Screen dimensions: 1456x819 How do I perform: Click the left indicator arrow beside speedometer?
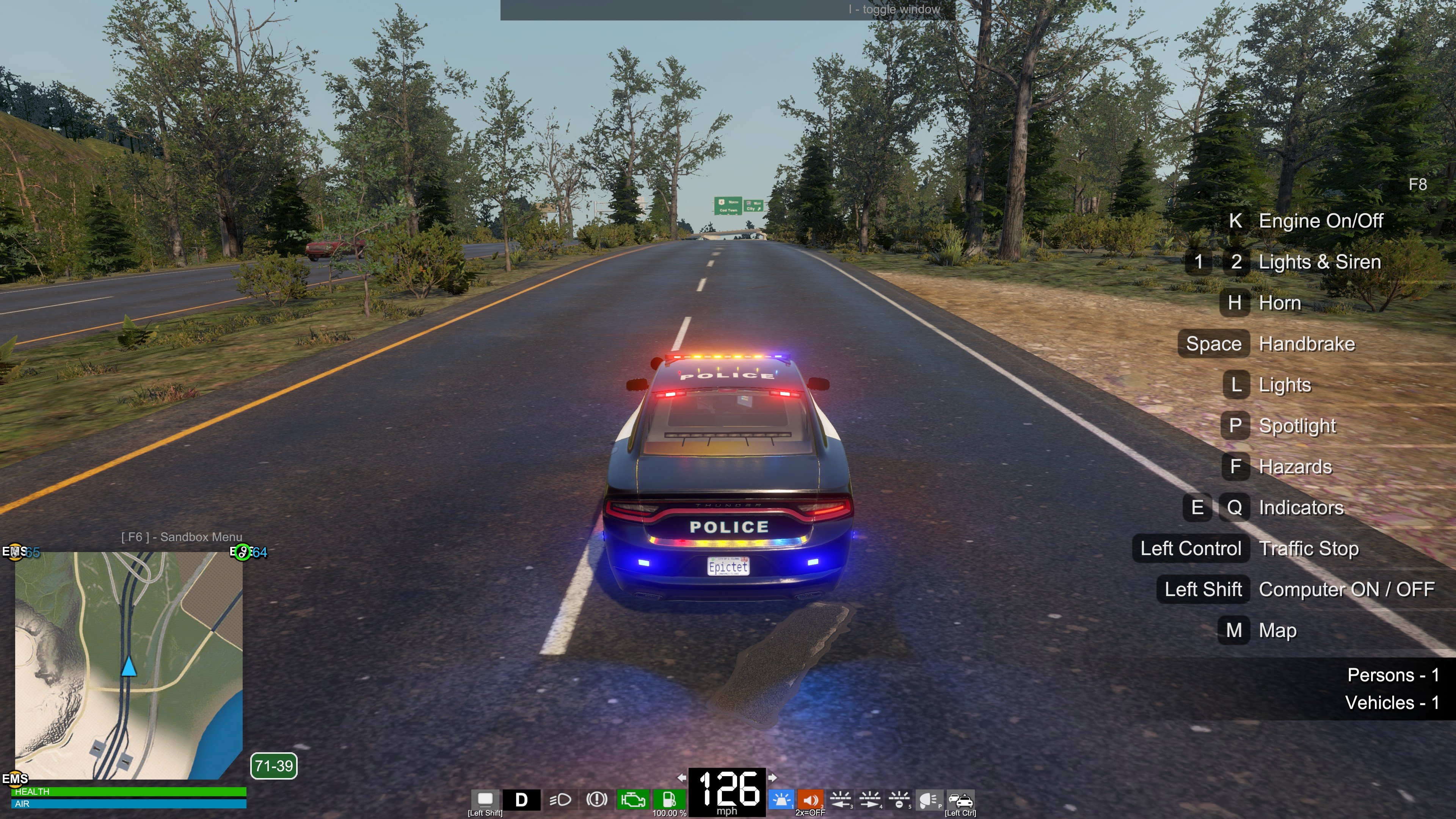pyautogui.click(x=682, y=778)
